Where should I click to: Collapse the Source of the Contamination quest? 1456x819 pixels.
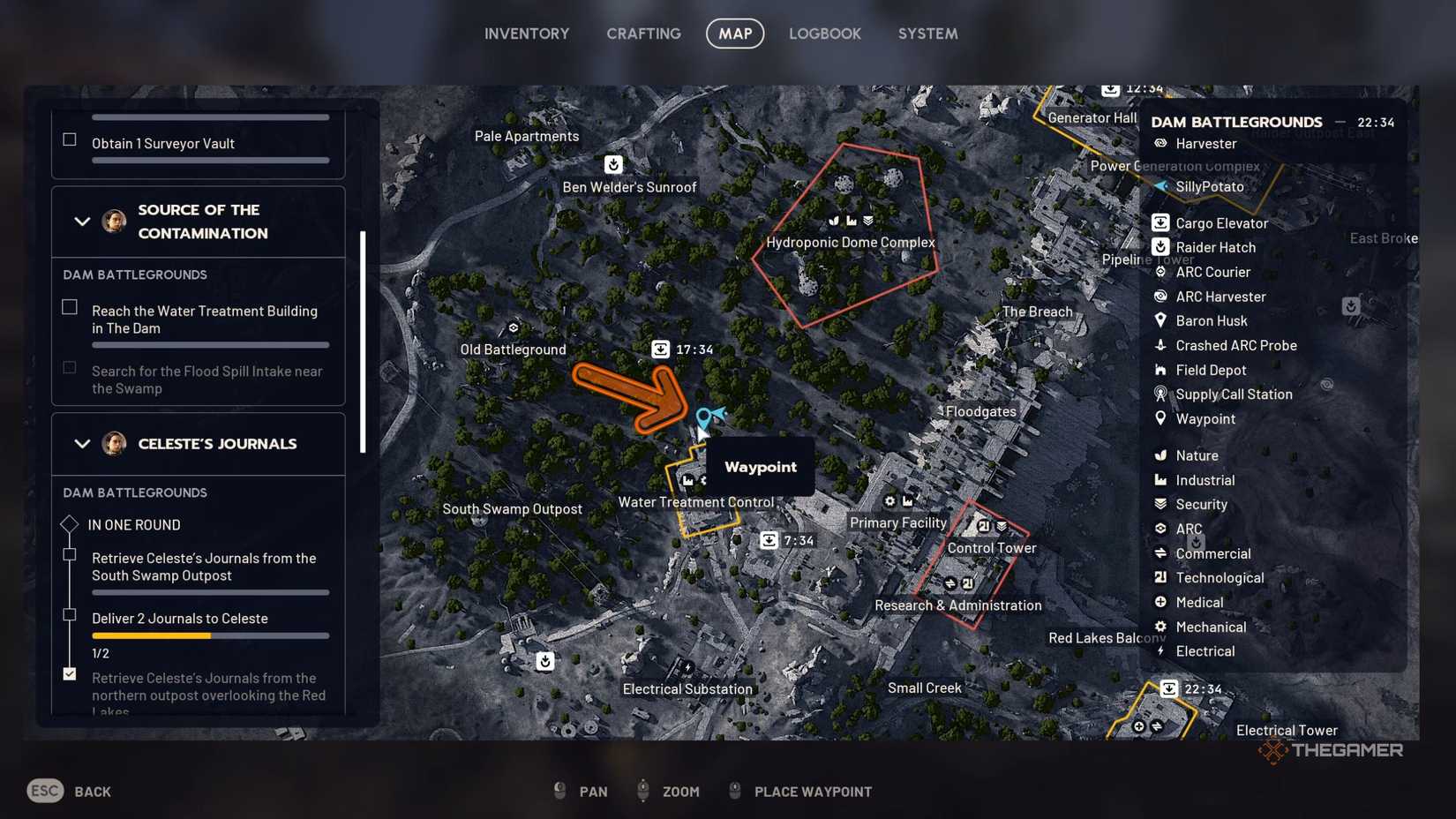click(x=82, y=222)
